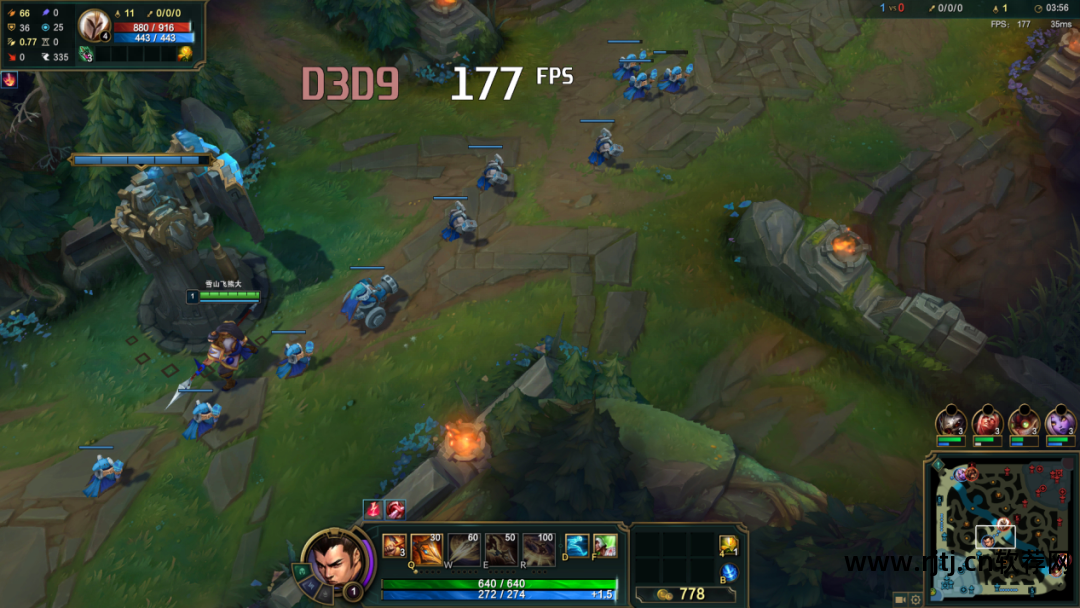Use the green summoner spell icon

(605, 546)
